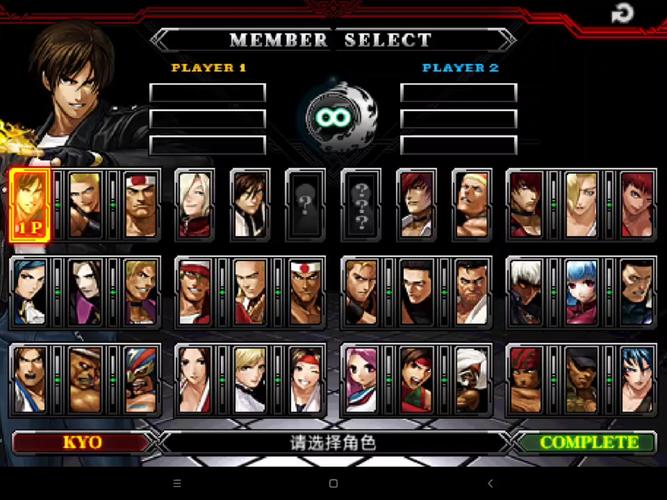
Task: Select the infinity symbol orb
Action: 333,118
